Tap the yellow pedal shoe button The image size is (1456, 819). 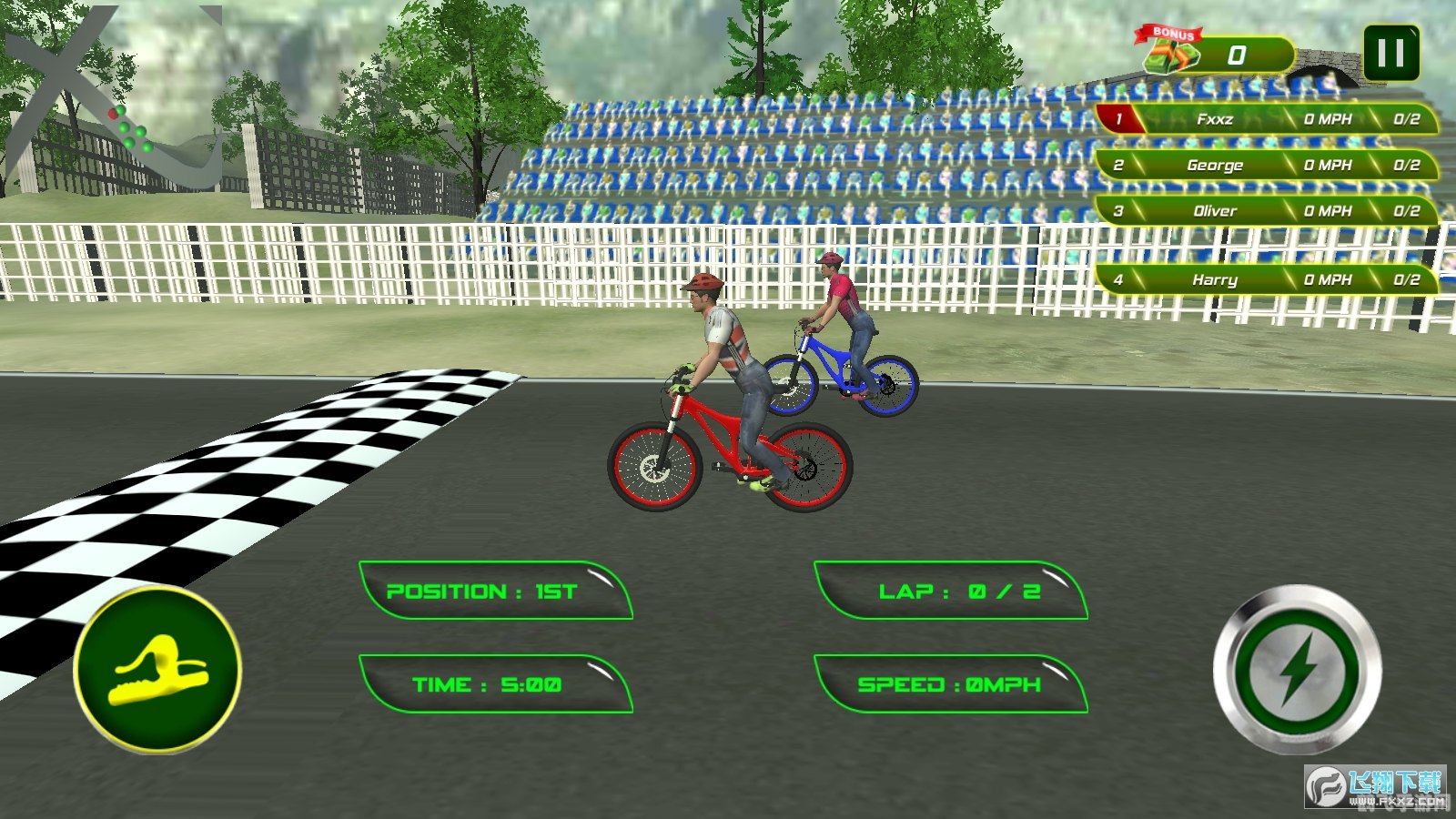click(x=157, y=670)
